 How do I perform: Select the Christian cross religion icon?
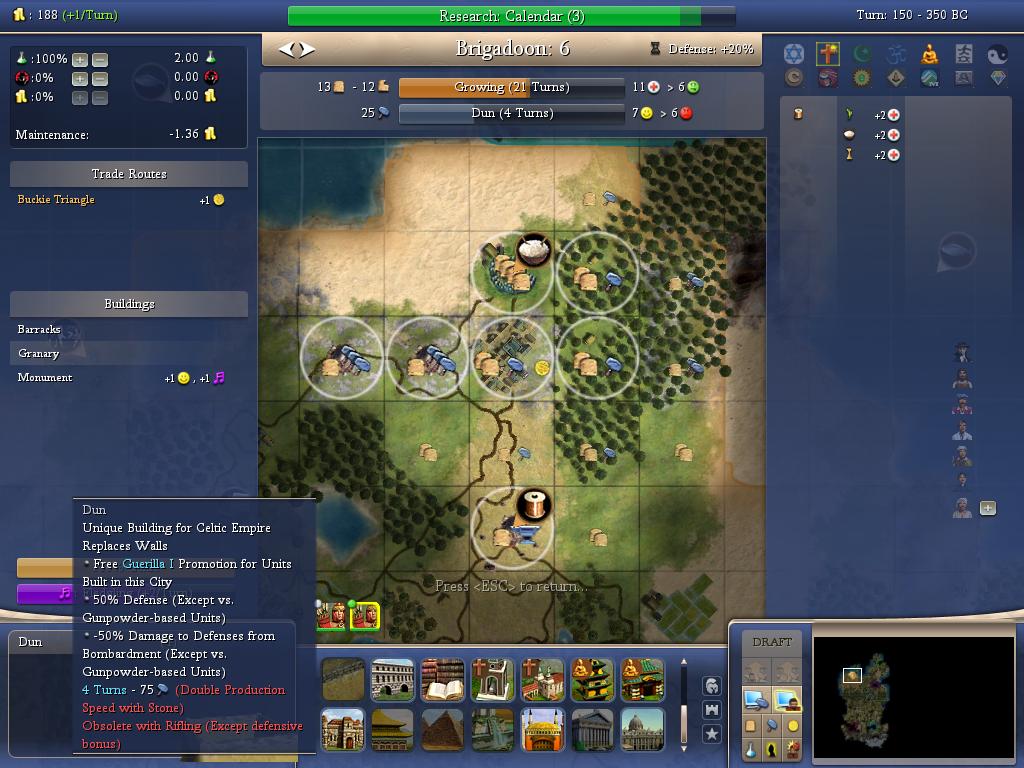(827, 53)
